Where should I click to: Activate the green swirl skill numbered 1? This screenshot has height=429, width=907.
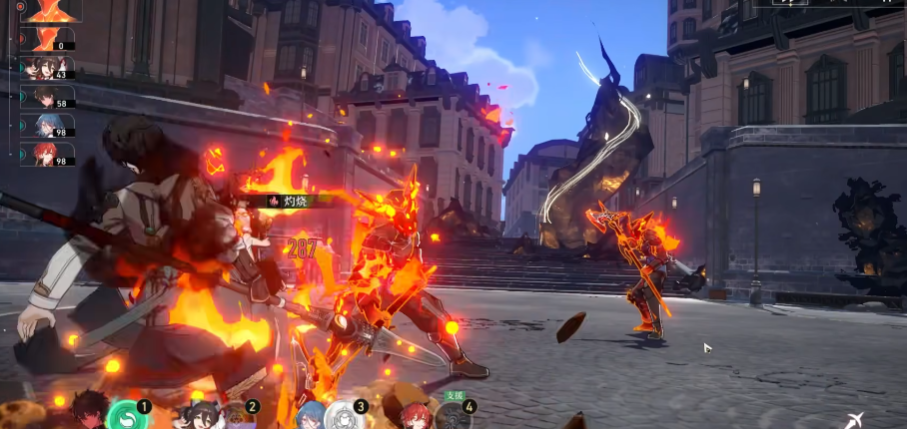coord(126,414)
